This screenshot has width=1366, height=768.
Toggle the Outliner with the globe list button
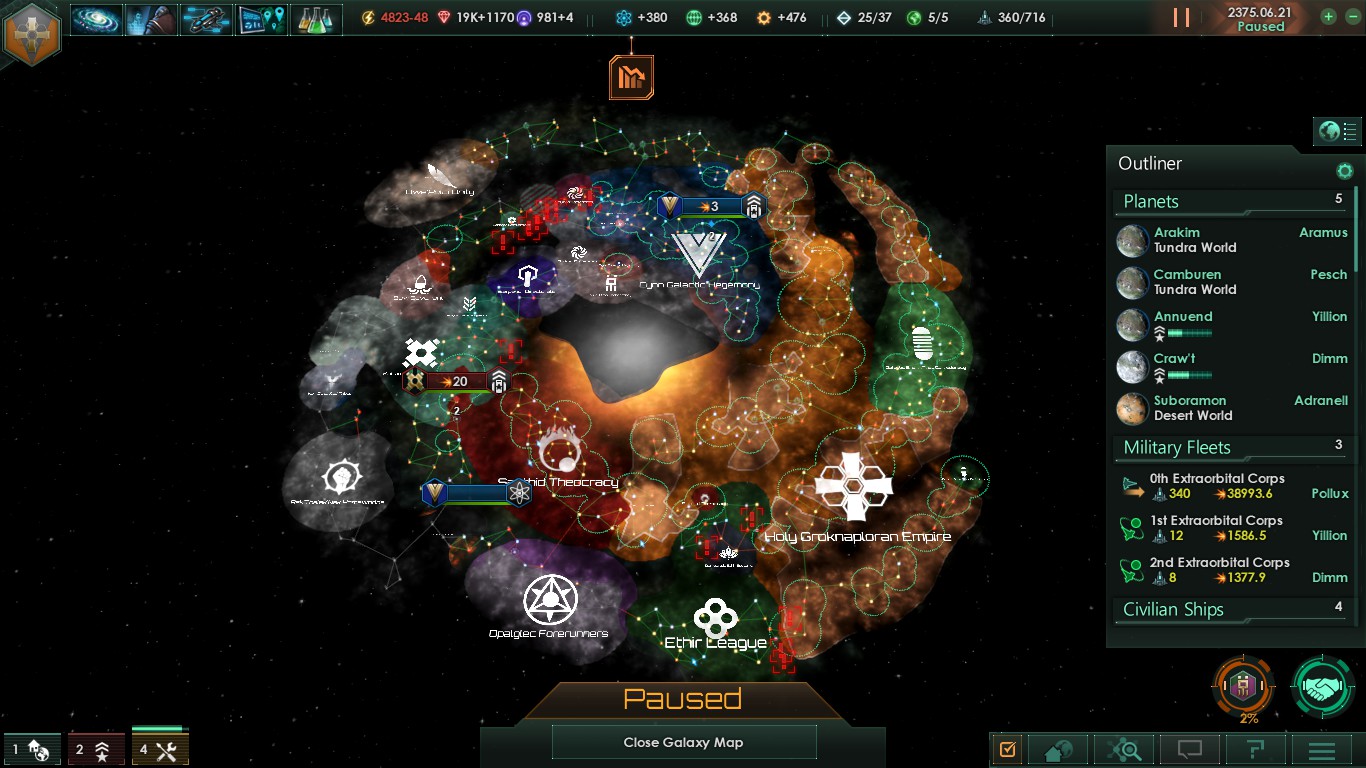pyautogui.click(x=1337, y=131)
